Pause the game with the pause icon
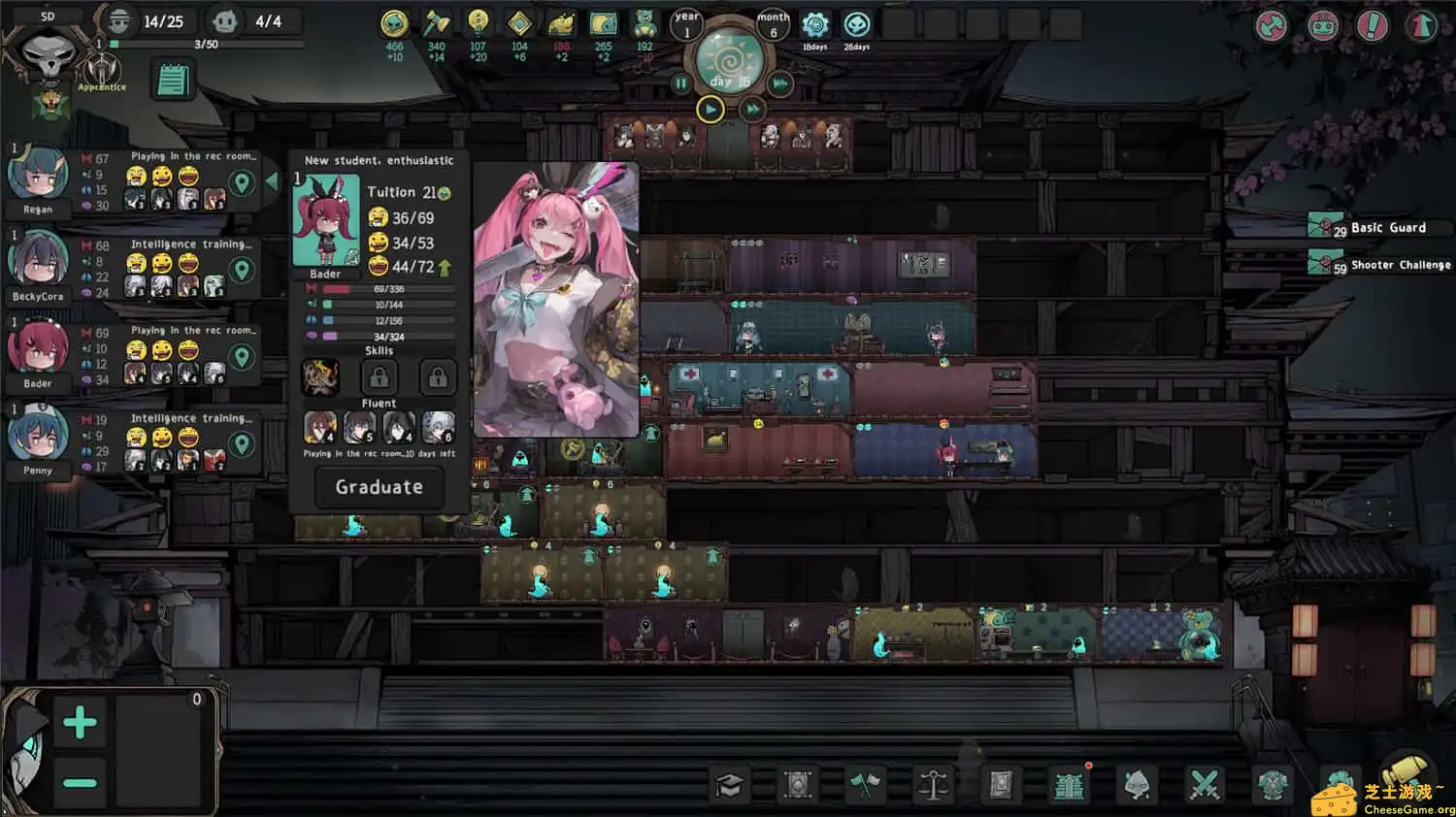Viewport: 1456px width, 817px height. click(681, 83)
